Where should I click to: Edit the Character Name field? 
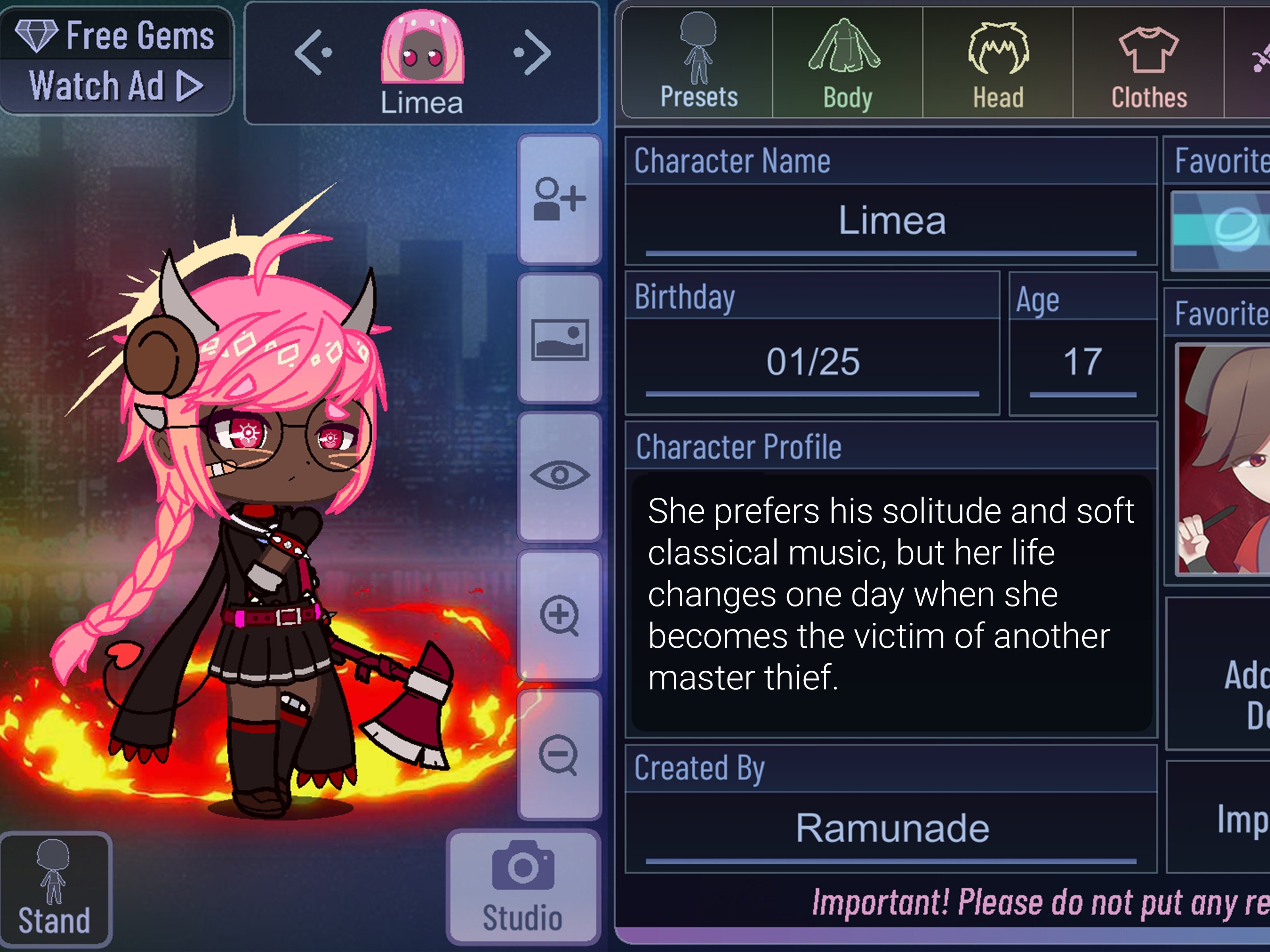click(891, 221)
